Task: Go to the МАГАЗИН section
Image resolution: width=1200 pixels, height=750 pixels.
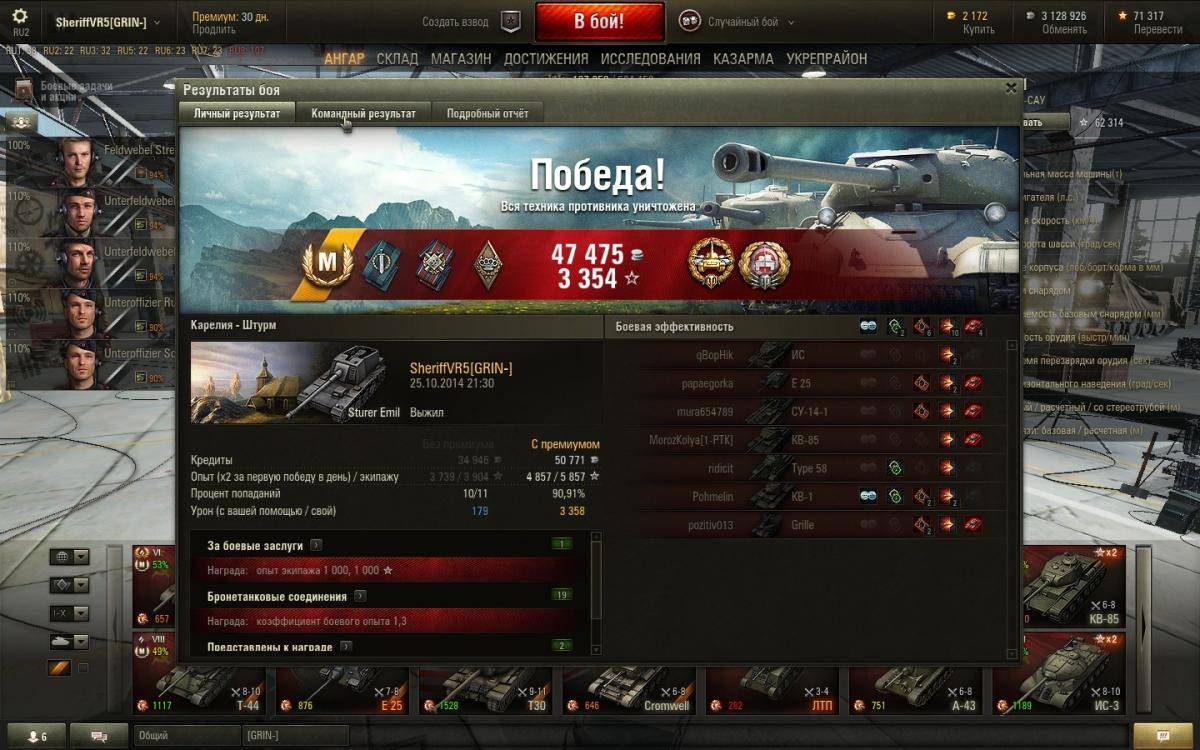Action: pos(461,59)
